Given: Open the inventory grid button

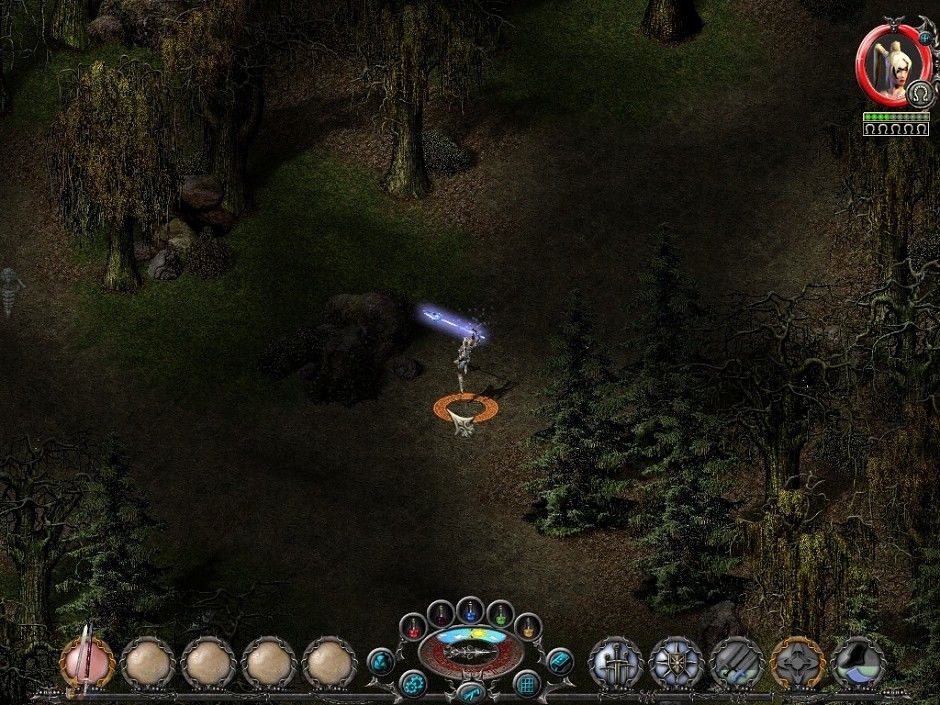Looking at the screenshot, I should (x=527, y=684).
